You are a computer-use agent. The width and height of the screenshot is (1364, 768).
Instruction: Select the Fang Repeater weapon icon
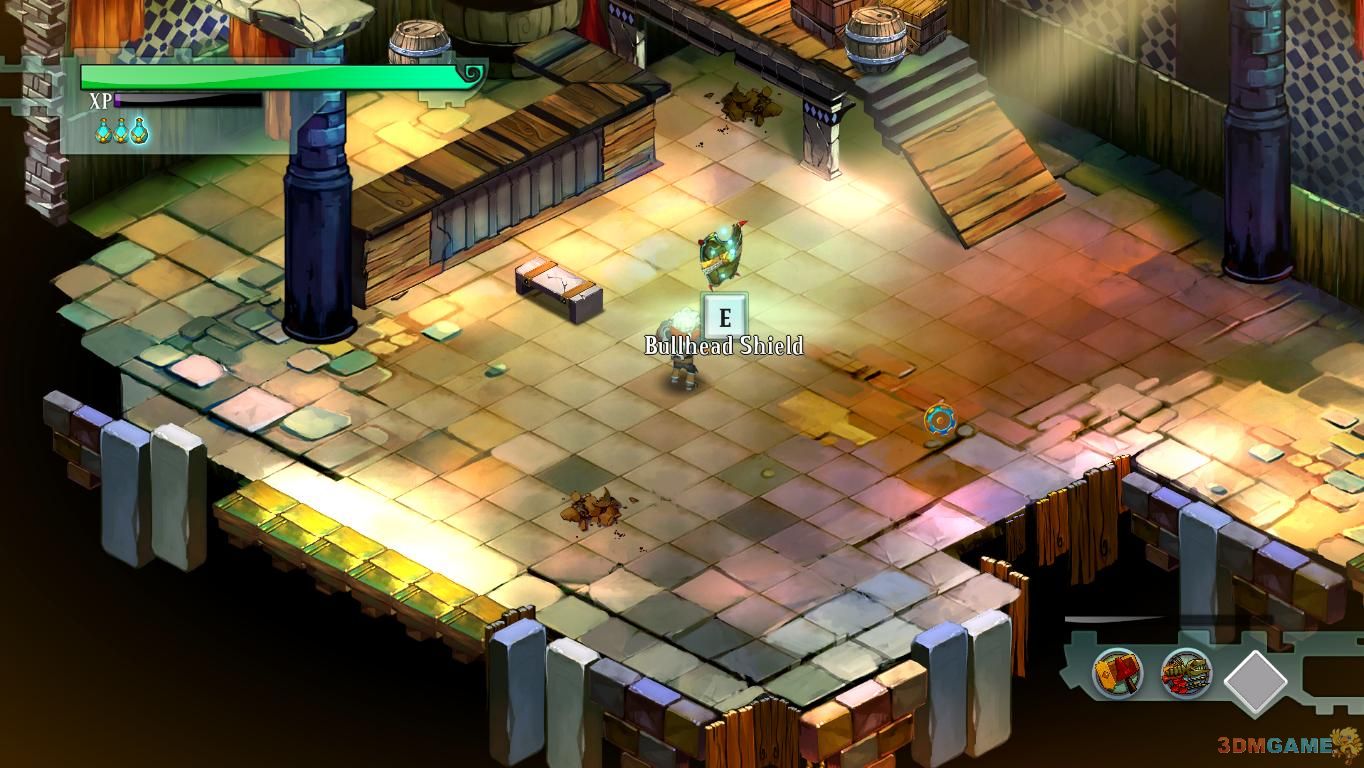coord(1186,672)
